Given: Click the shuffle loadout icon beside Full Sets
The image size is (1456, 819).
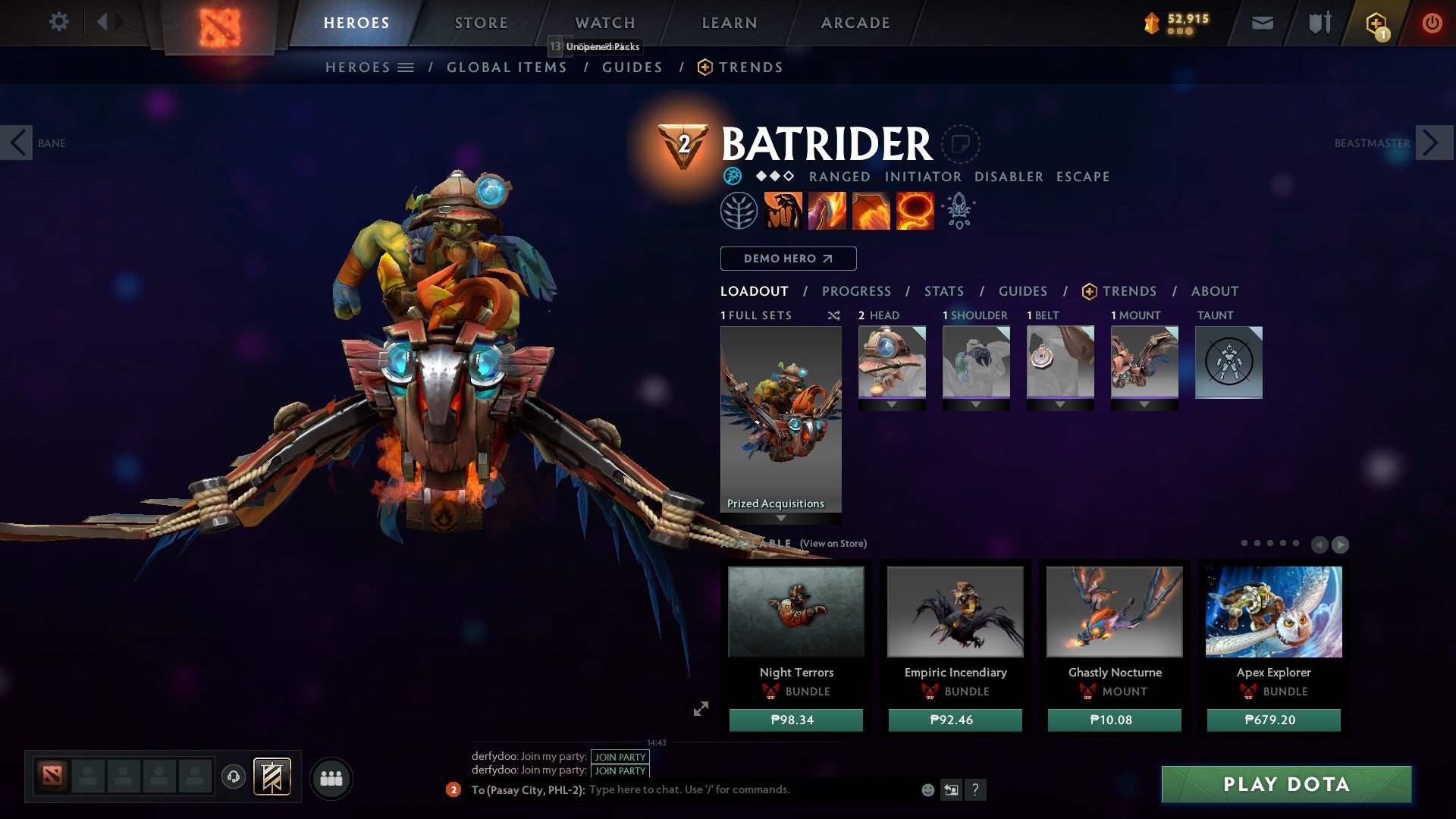Looking at the screenshot, I should [x=833, y=315].
